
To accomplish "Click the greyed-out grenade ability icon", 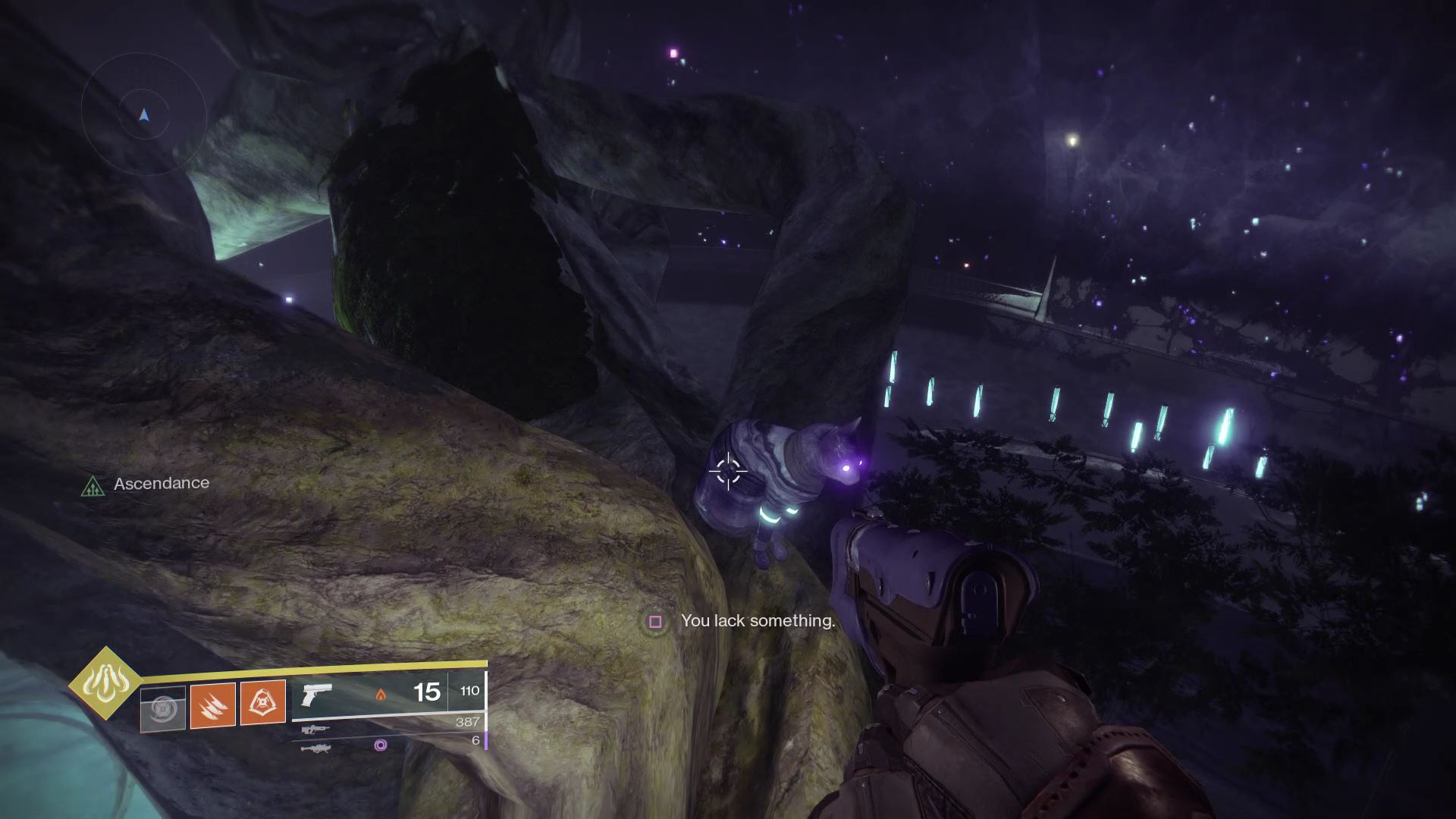I will point(163,709).
